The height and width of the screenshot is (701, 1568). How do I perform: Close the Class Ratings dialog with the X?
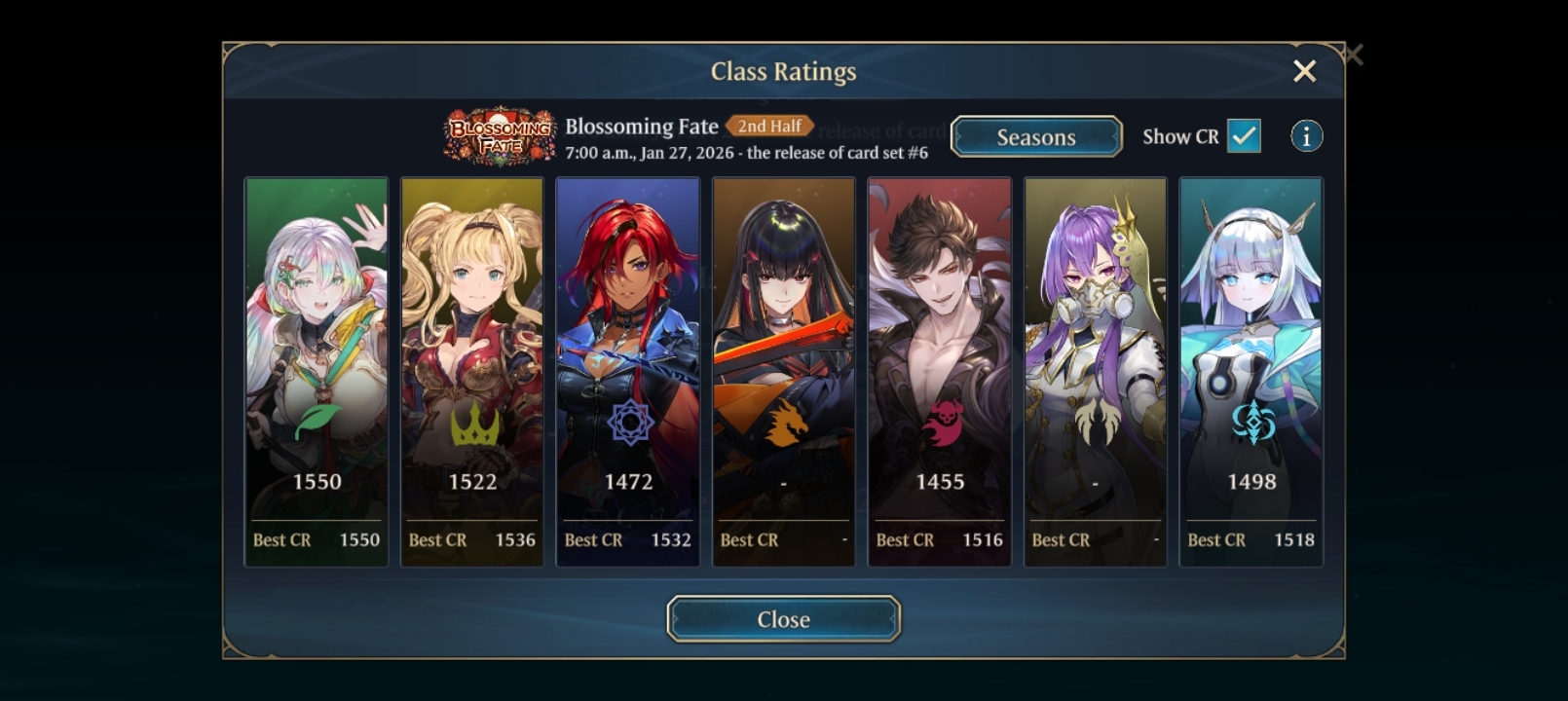(x=1304, y=71)
